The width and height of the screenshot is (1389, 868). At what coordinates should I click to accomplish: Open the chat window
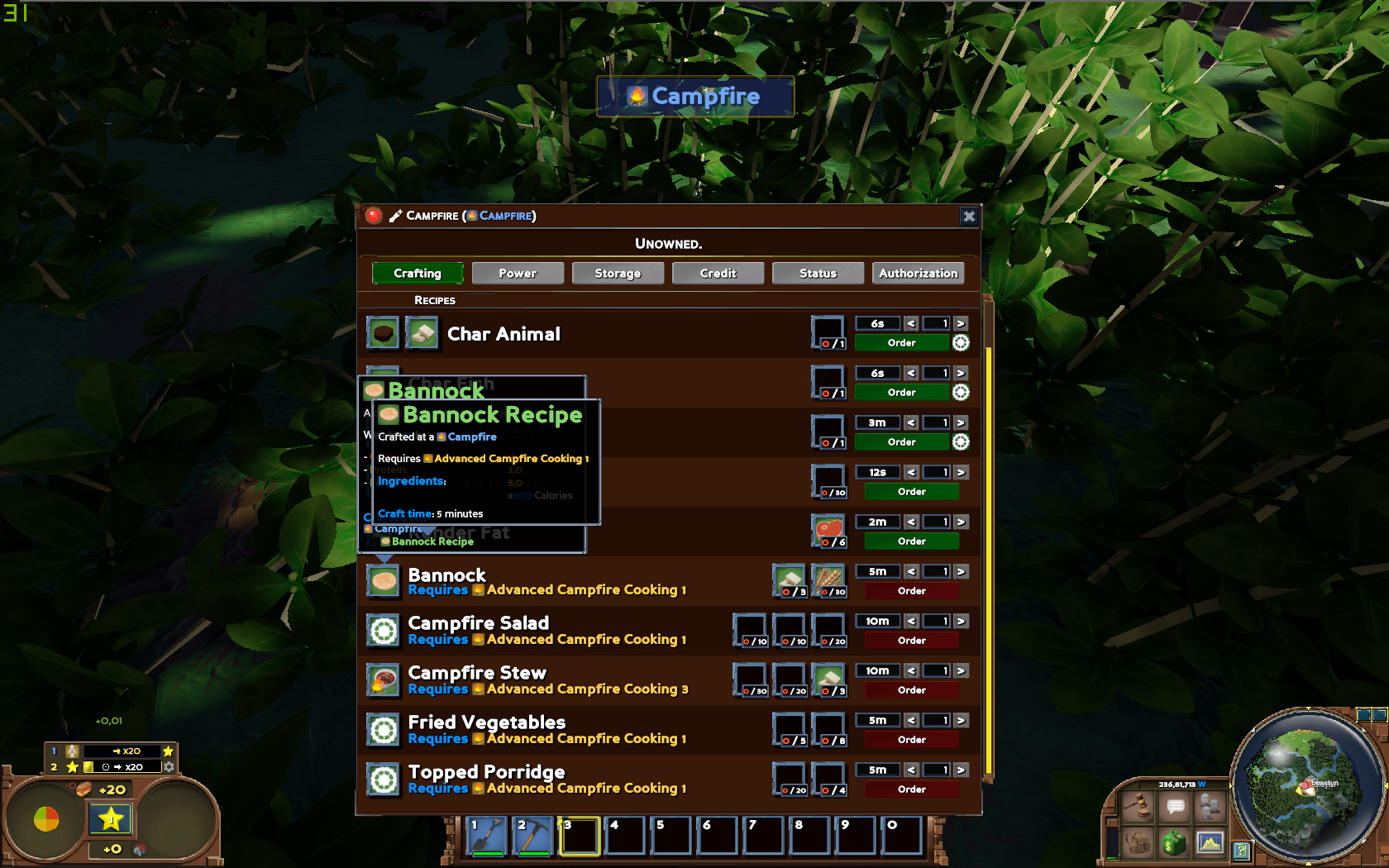(x=1174, y=806)
